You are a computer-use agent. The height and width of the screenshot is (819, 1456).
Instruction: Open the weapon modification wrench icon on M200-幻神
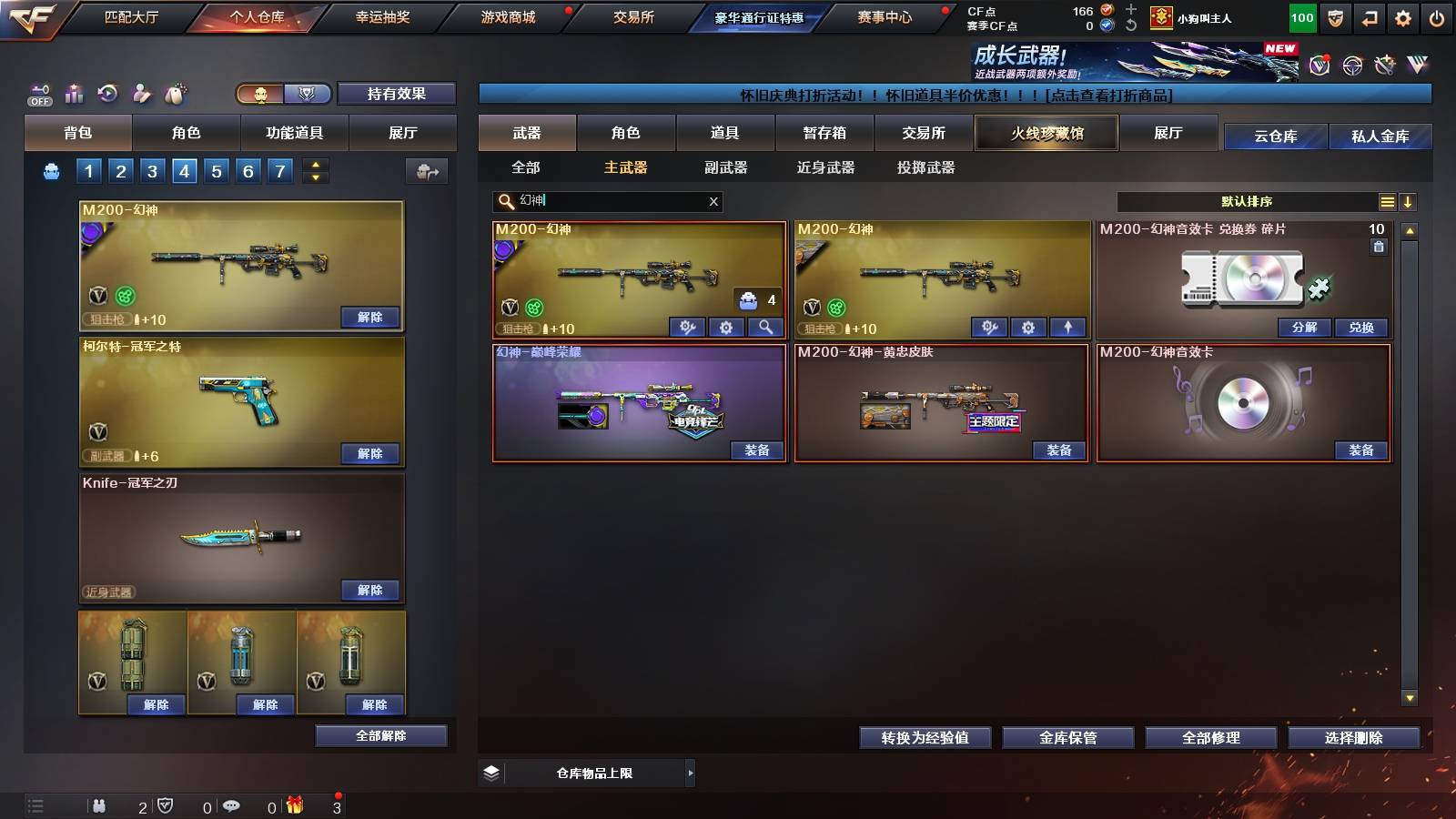click(688, 327)
